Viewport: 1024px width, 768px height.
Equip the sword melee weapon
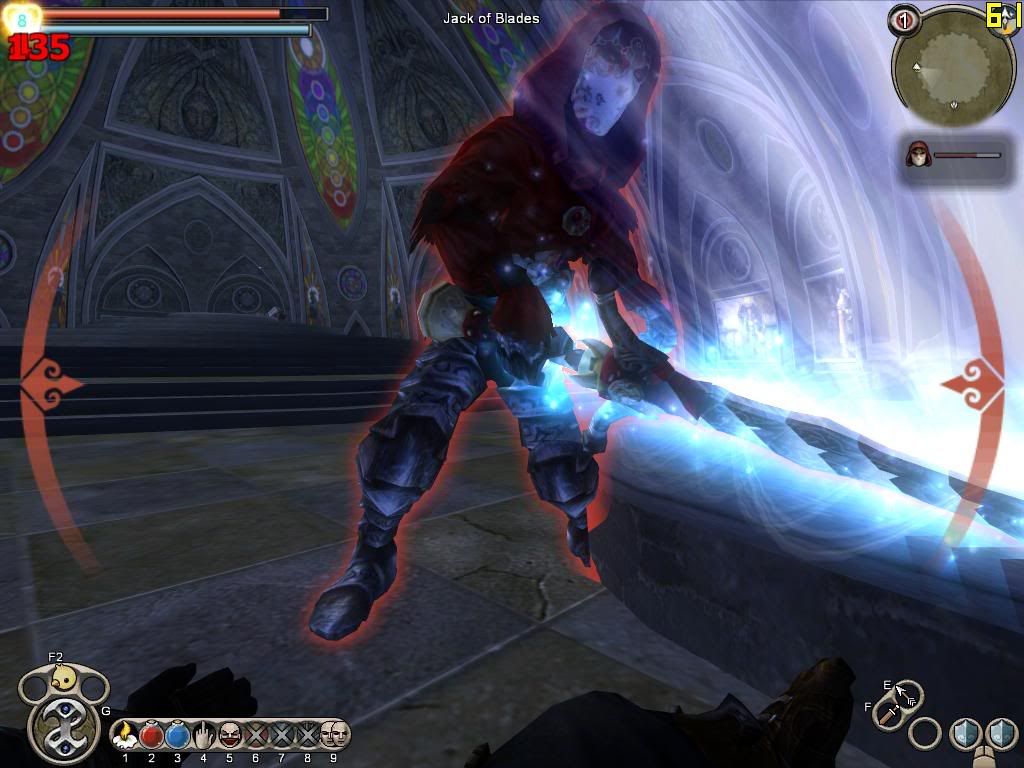click(x=887, y=714)
